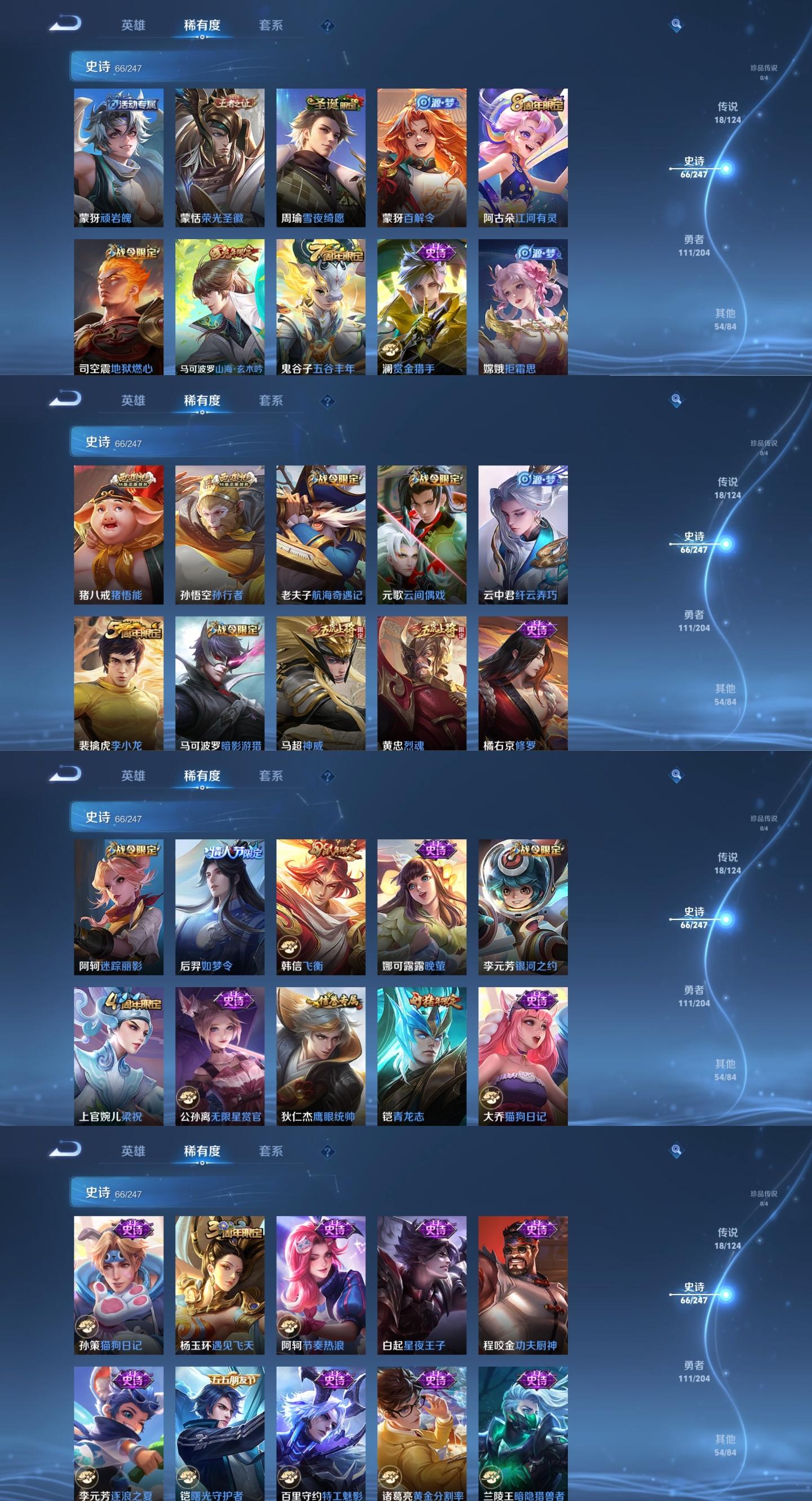
Task: Choose 诸葛亮 黄金分割率 skin card
Action: 422,1433
